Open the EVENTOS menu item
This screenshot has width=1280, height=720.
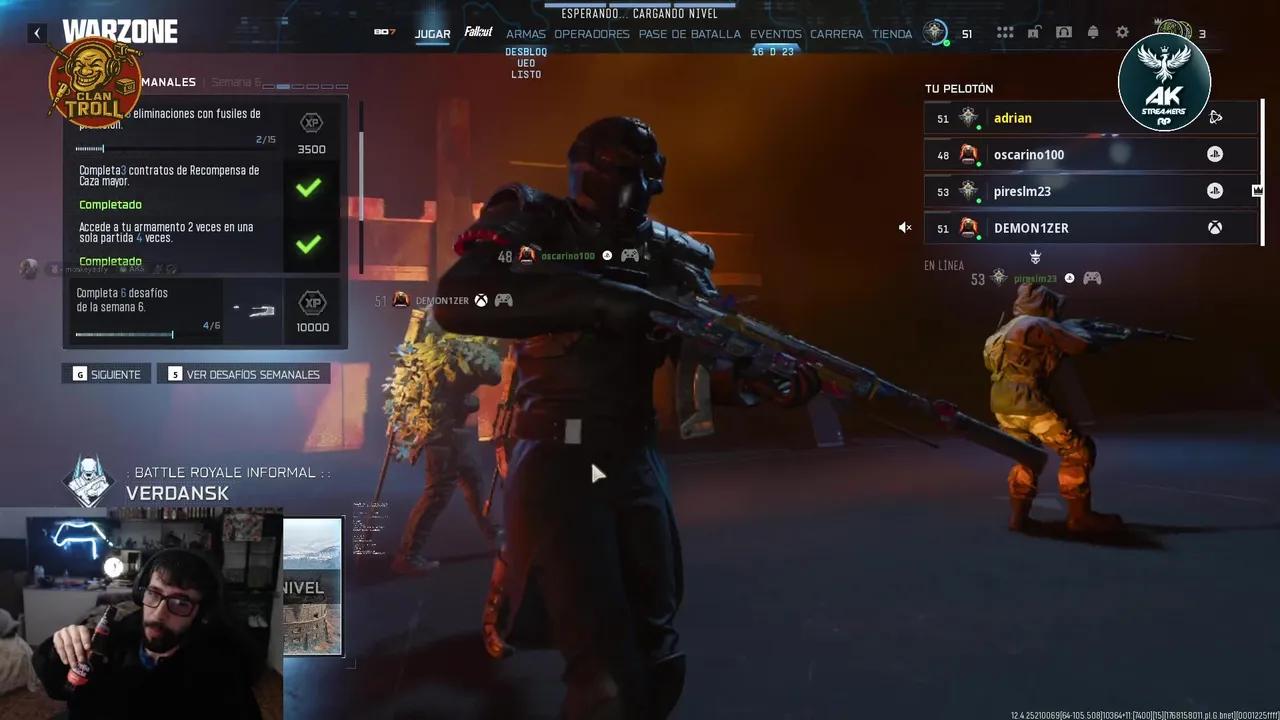click(776, 33)
